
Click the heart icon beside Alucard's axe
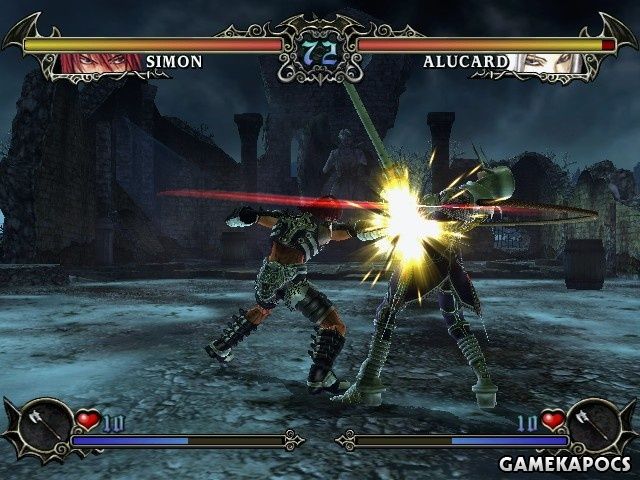(x=552, y=420)
